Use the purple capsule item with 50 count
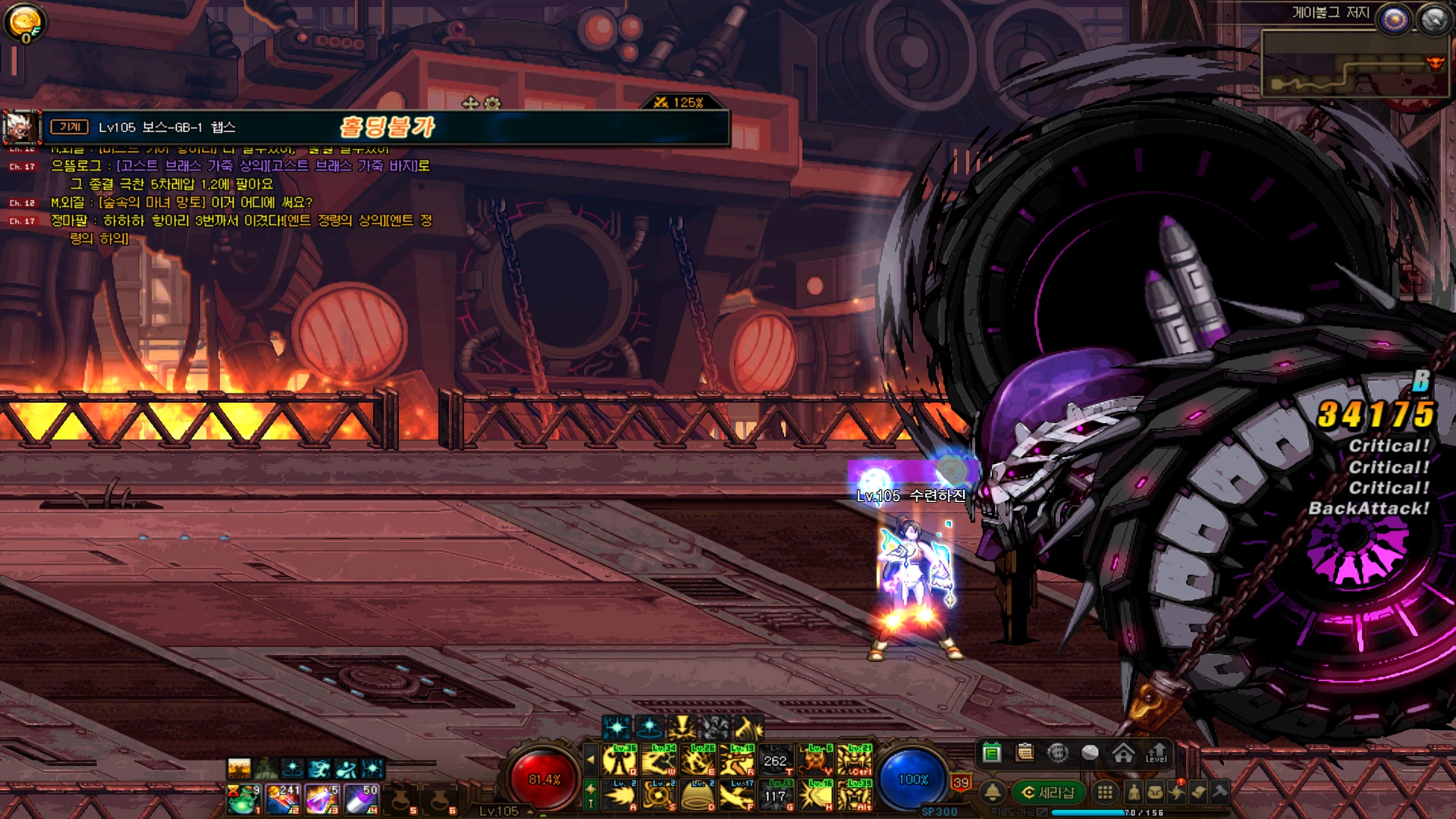The height and width of the screenshot is (819, 1456). click(362, 799)
